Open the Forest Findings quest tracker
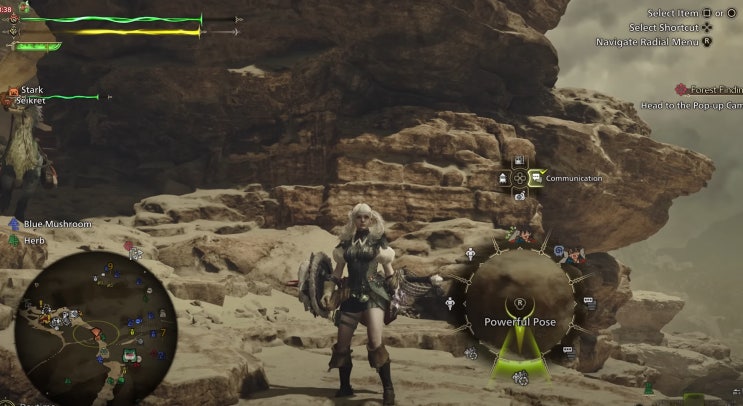The height and width of the screenshot is (406, 743). [x=708, y=89]
